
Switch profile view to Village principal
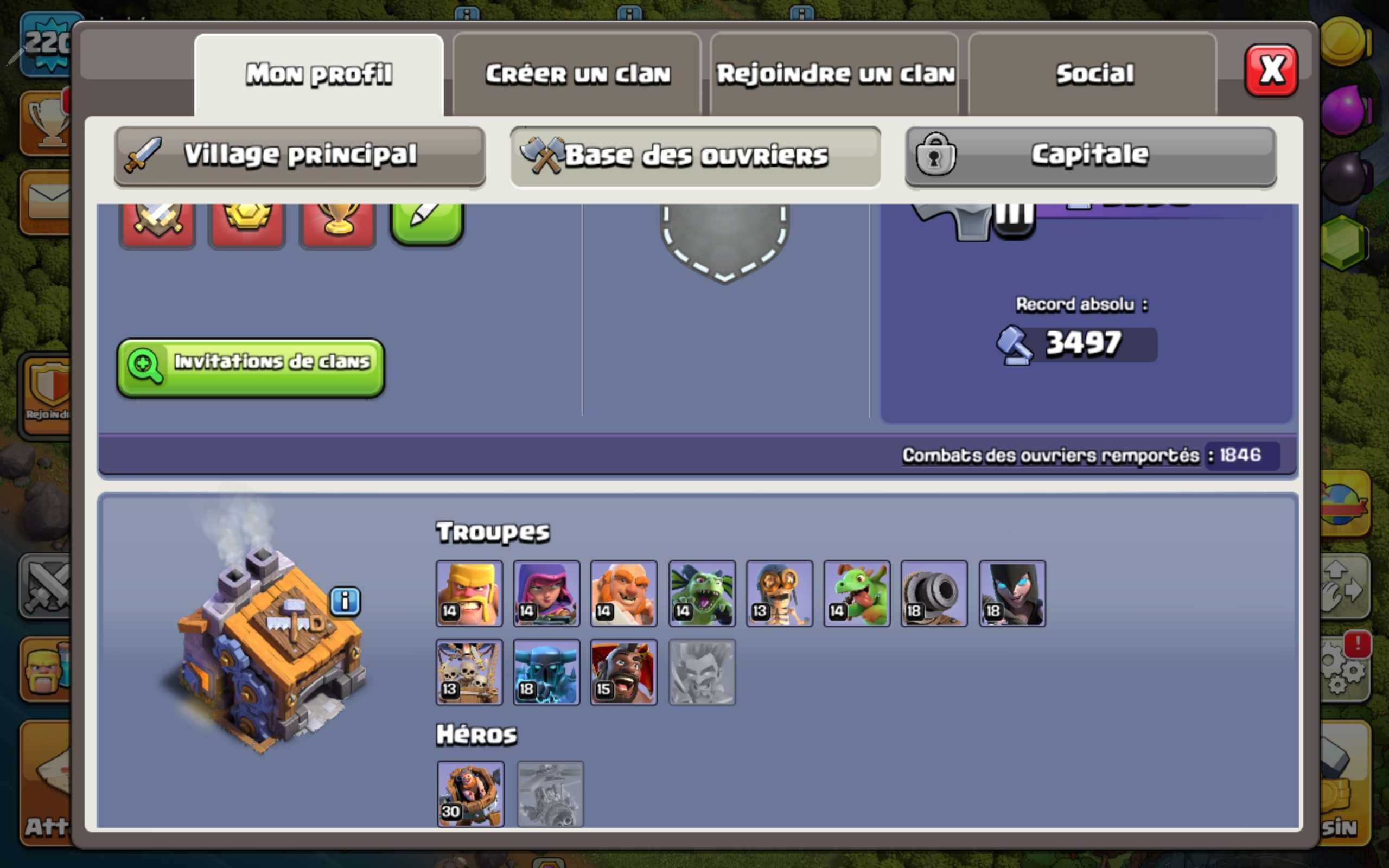tap(298, 154)
